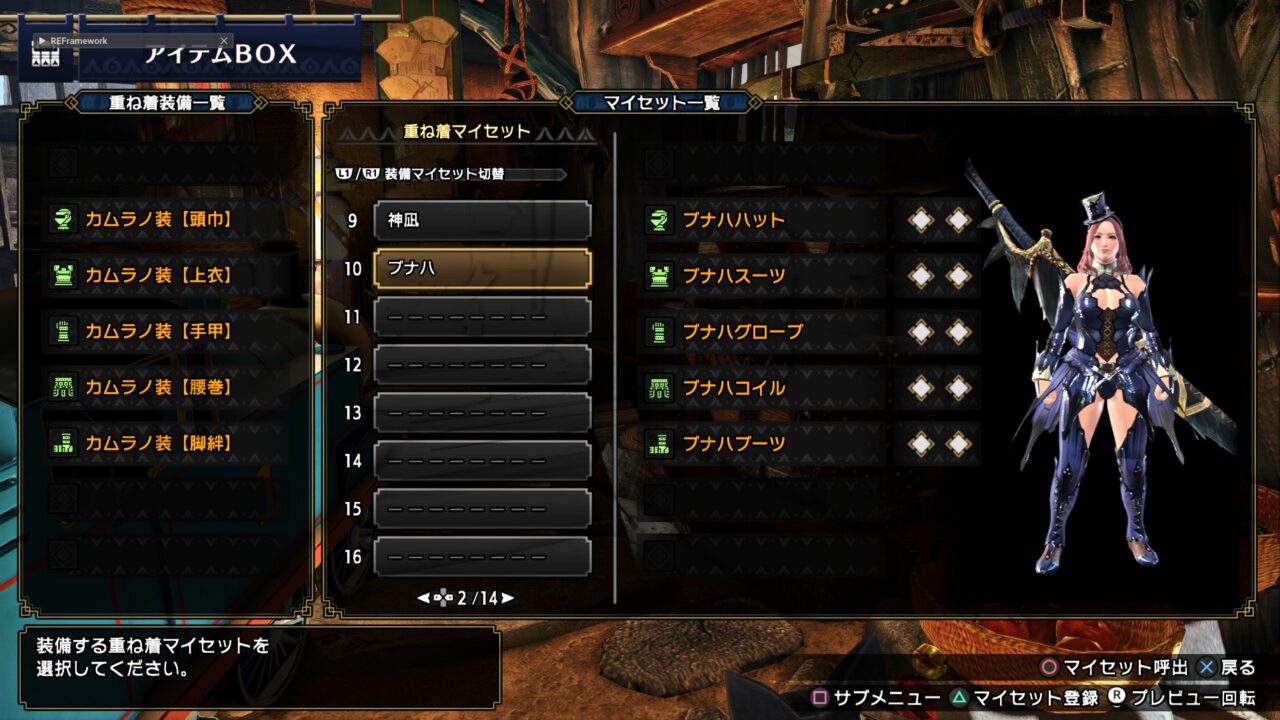Viewport: 1280px width, 720px height.
Task: Go to previous page of set list
Action: 423,598
